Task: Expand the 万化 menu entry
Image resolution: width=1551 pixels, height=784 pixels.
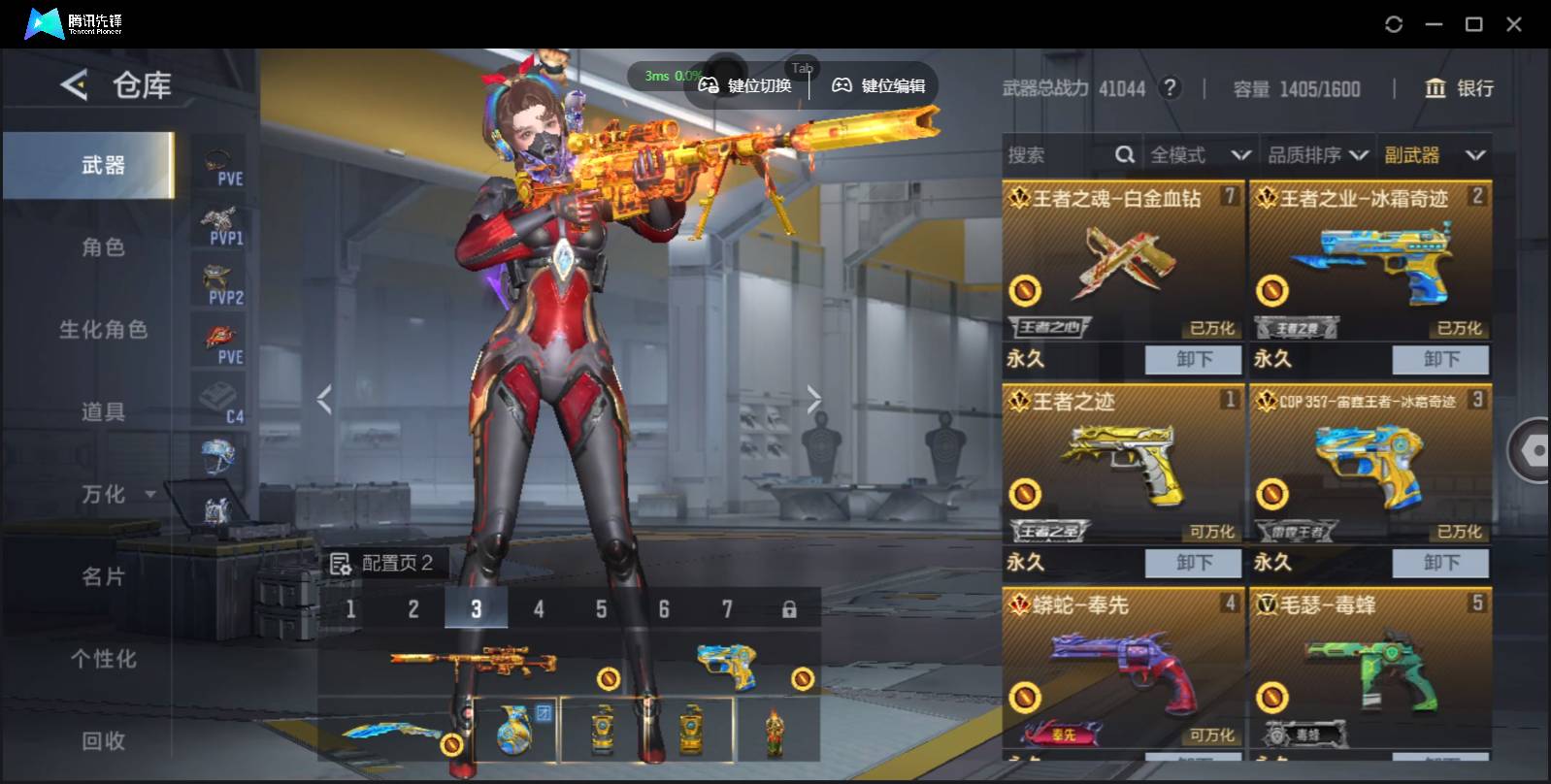Action: pyautogui.click(x=116, y=495)
